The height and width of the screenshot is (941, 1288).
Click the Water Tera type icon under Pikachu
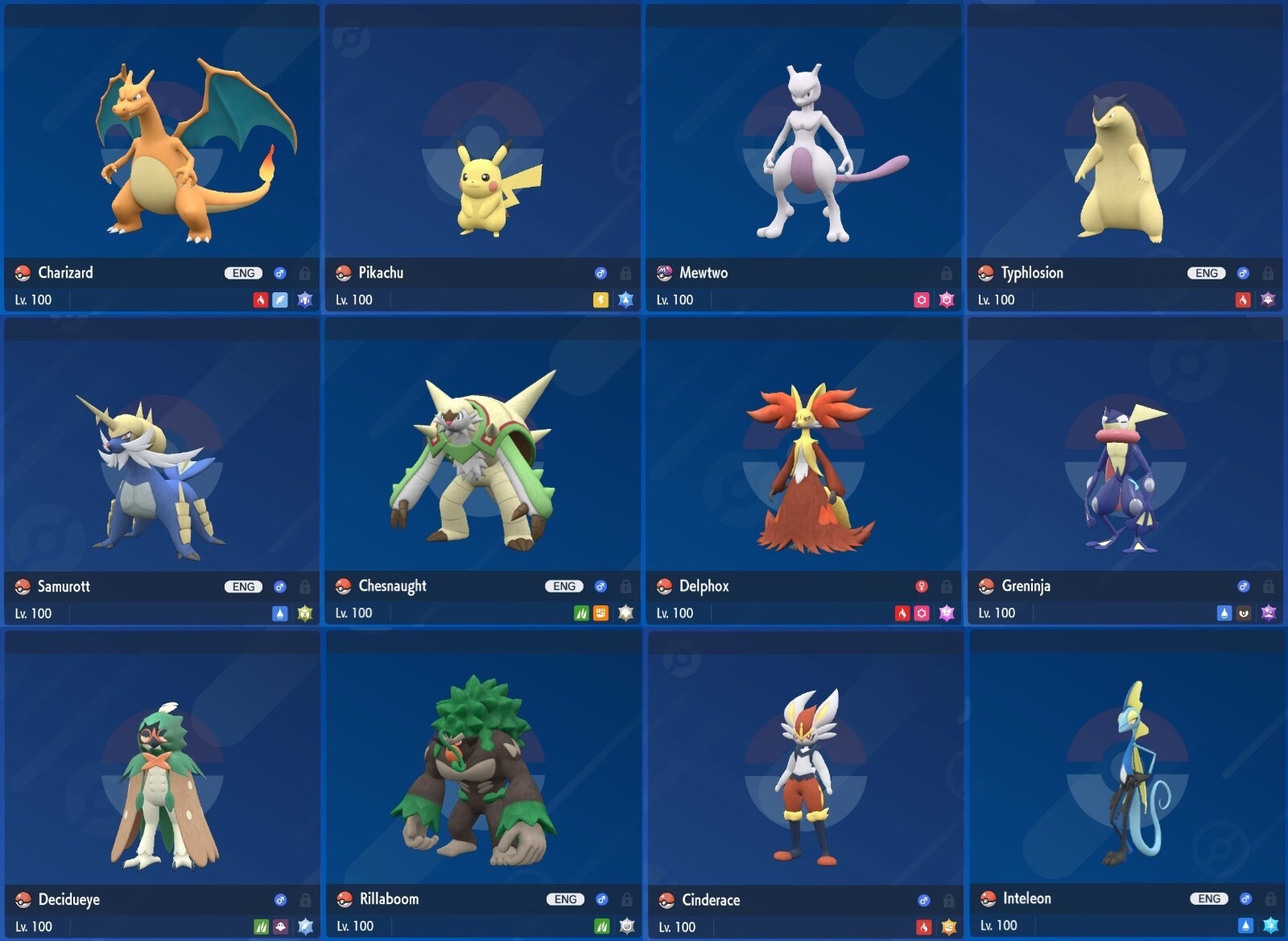tap(625, 299)
